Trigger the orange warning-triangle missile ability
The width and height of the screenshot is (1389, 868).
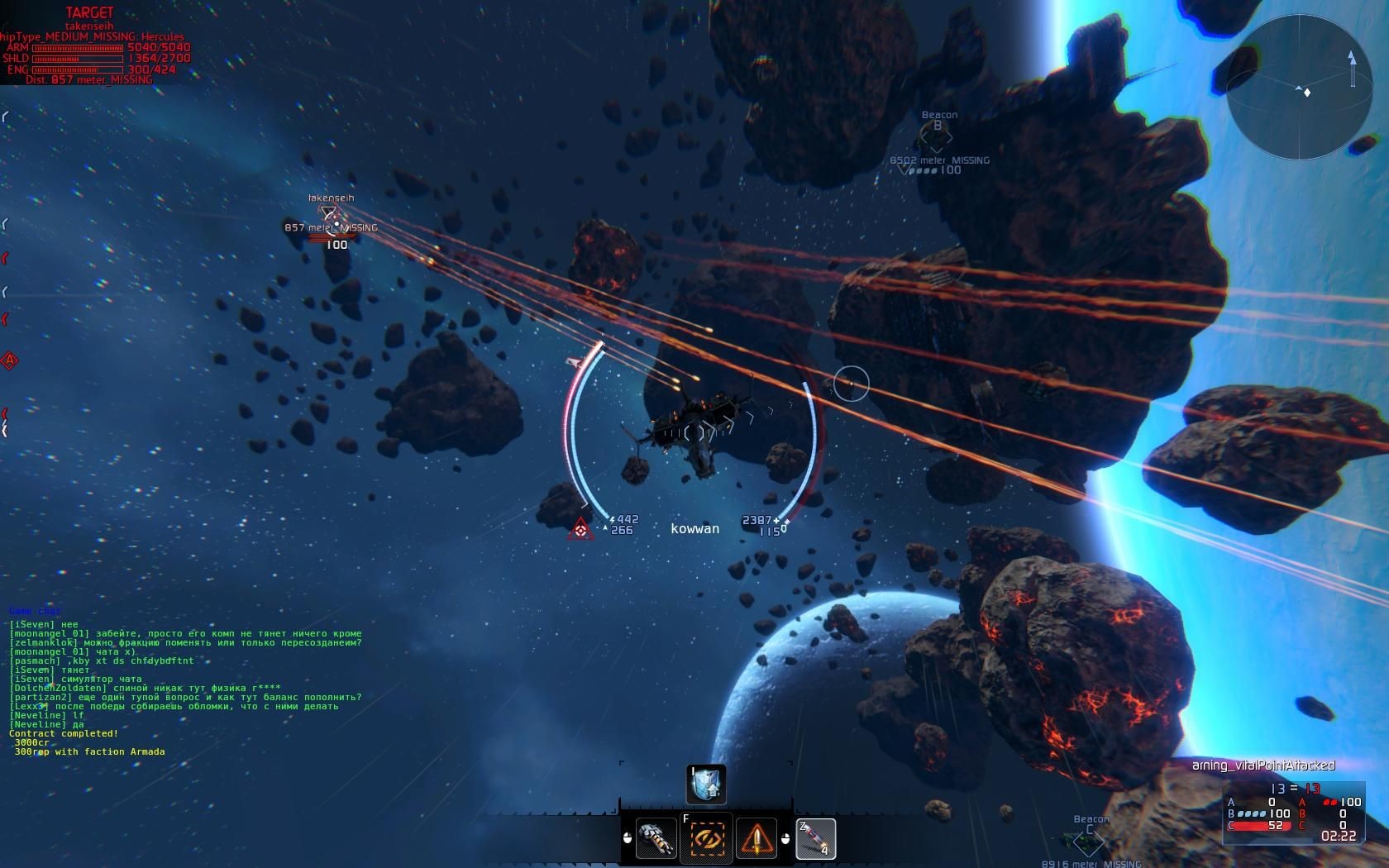756,838
